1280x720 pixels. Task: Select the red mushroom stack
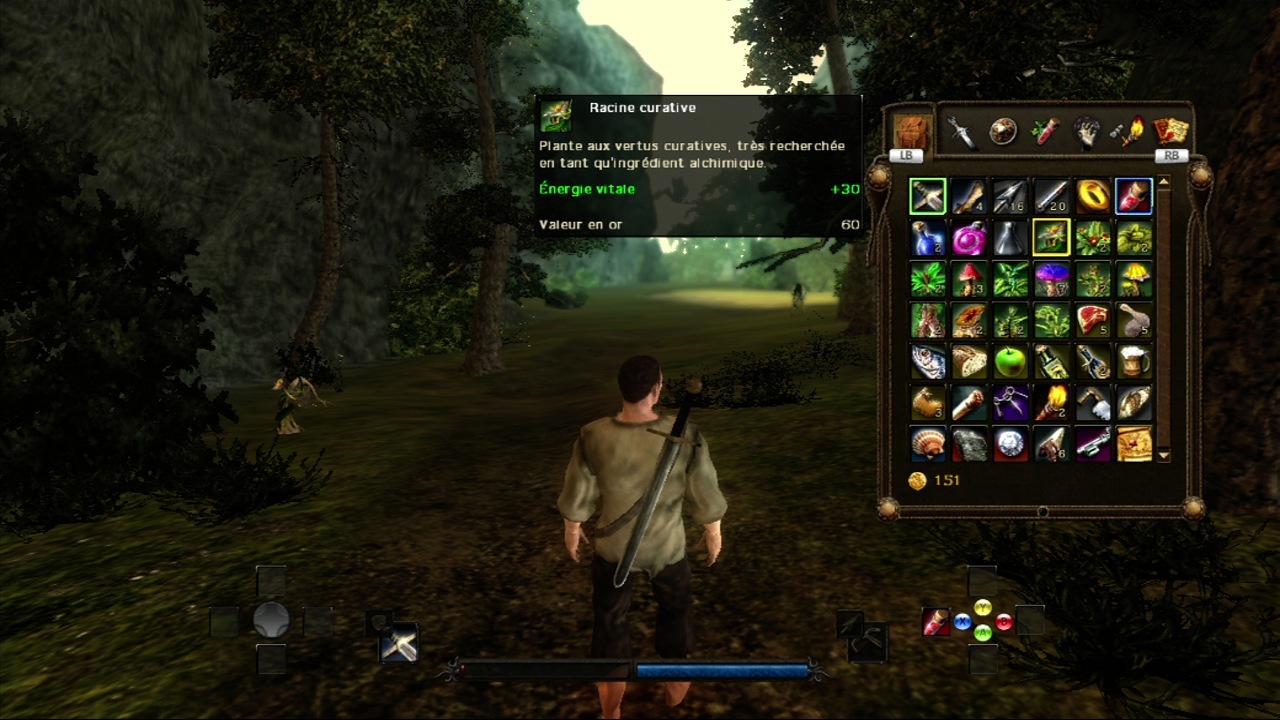click(x=969, y=280)
